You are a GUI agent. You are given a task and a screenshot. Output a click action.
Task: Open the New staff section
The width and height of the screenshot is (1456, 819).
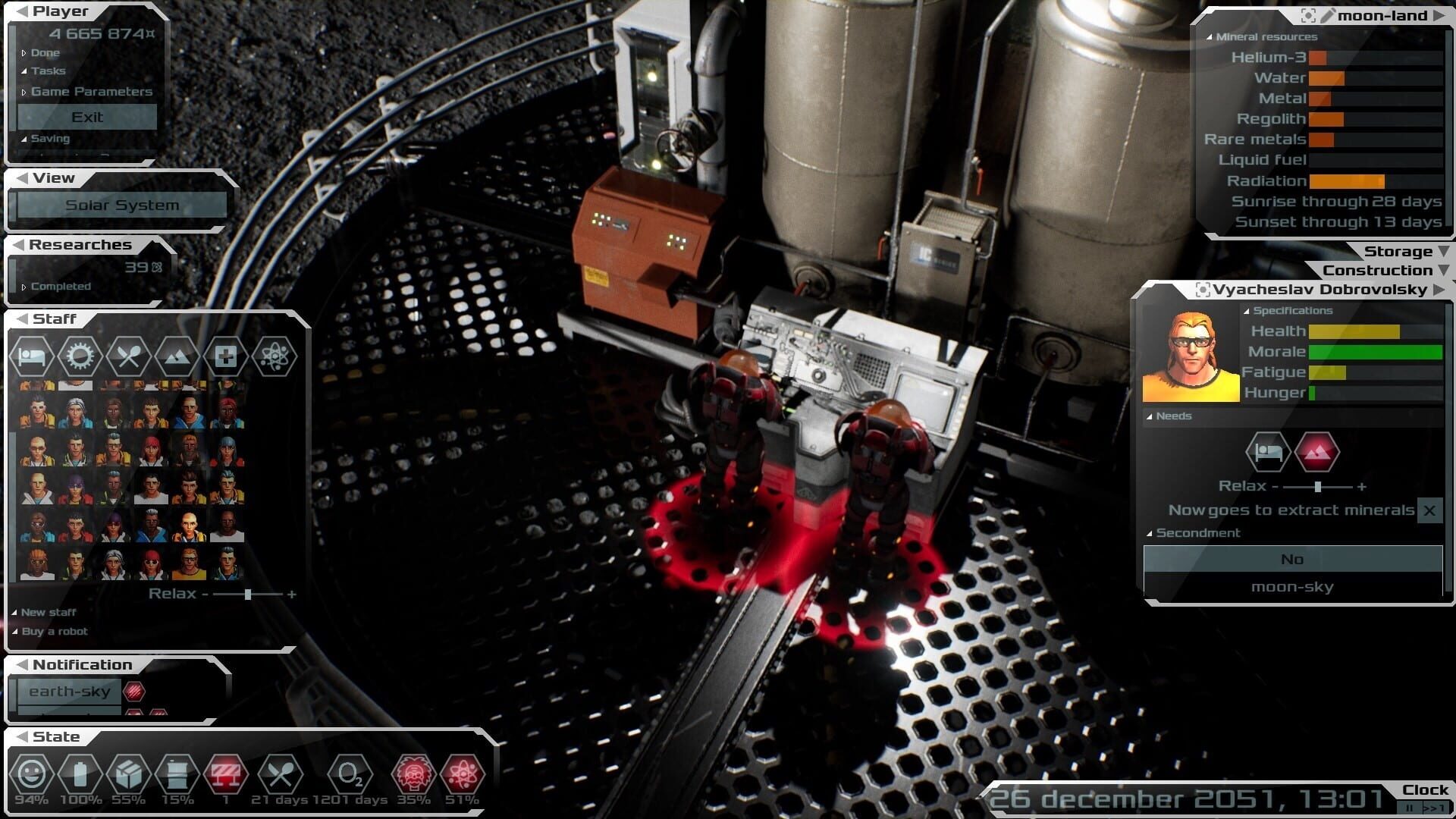pos(48,612)
